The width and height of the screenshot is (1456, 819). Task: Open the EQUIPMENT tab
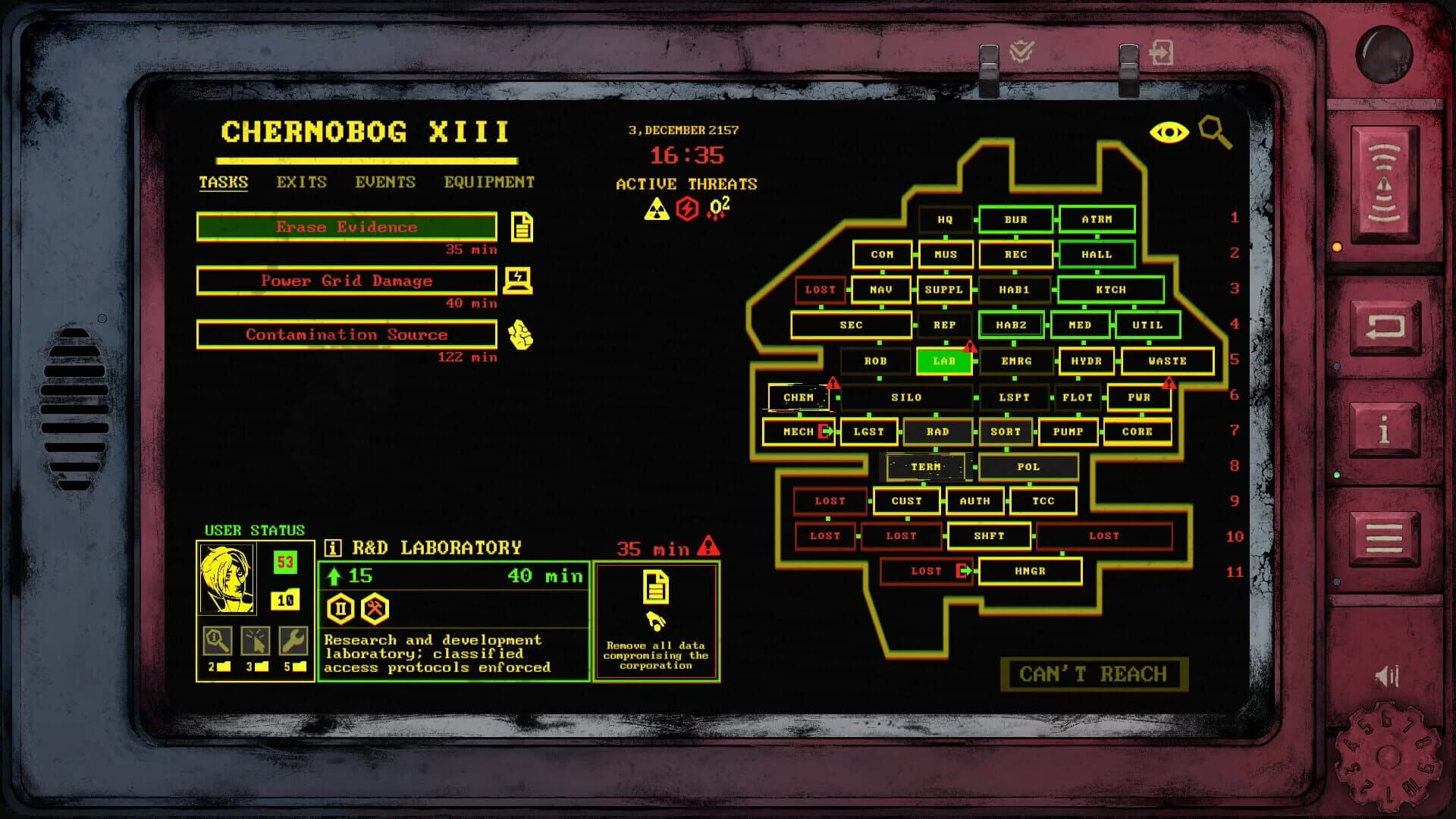point(489,182)
